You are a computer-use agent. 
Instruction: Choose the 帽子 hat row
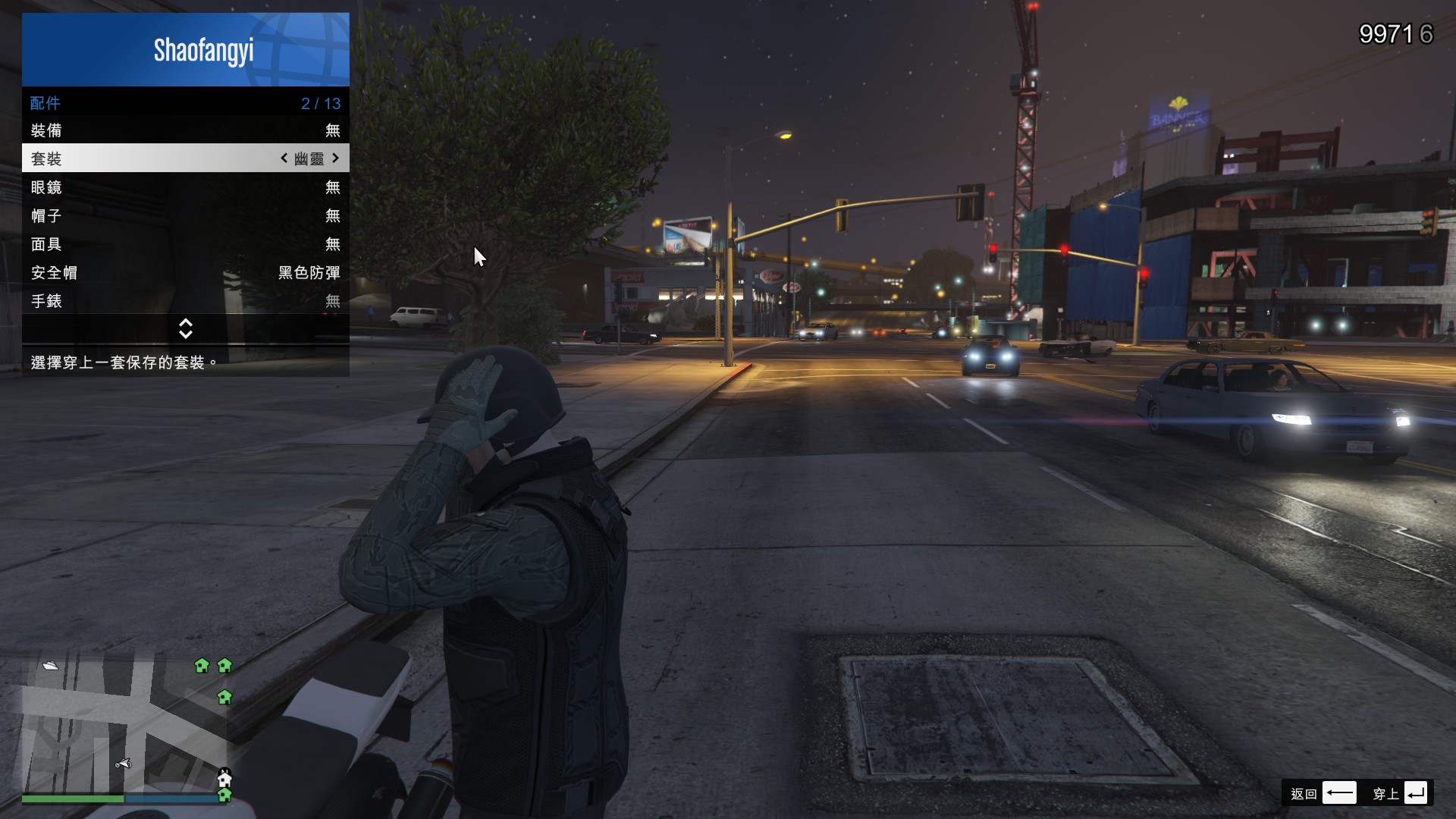pos(185,216)
